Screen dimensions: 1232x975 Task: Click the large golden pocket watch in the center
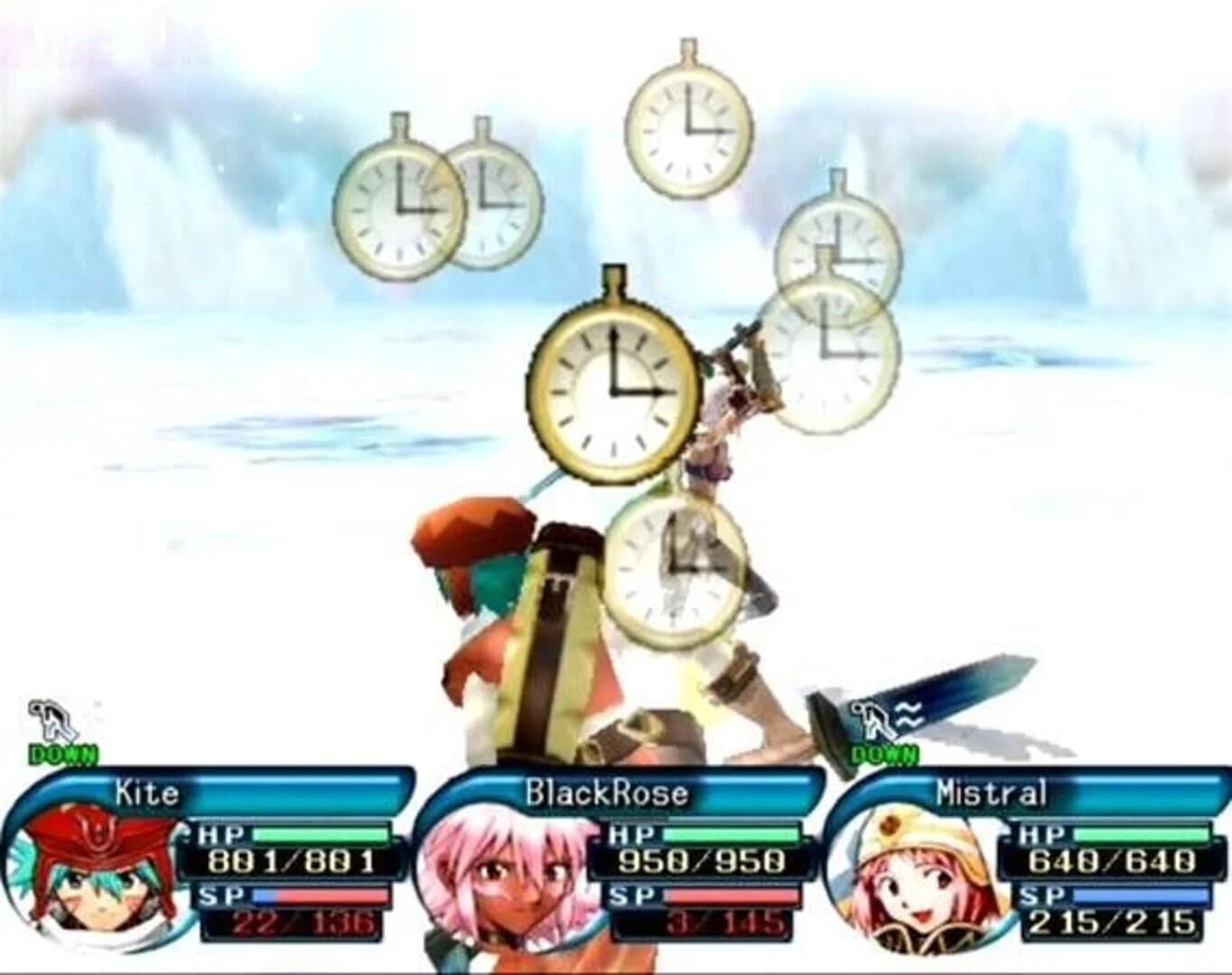point(614,393)
